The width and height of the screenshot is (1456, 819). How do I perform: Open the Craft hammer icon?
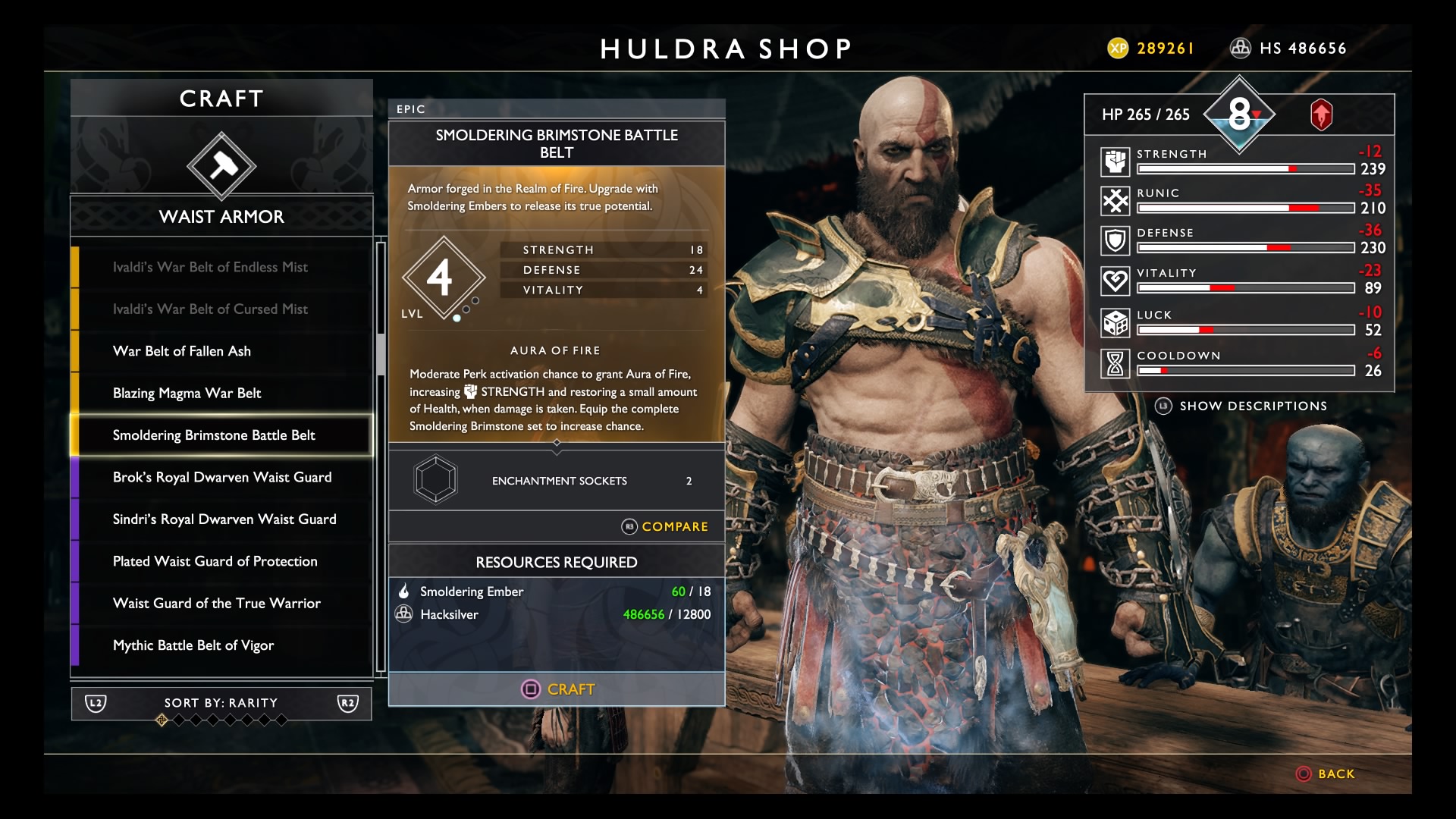(221, 166)
